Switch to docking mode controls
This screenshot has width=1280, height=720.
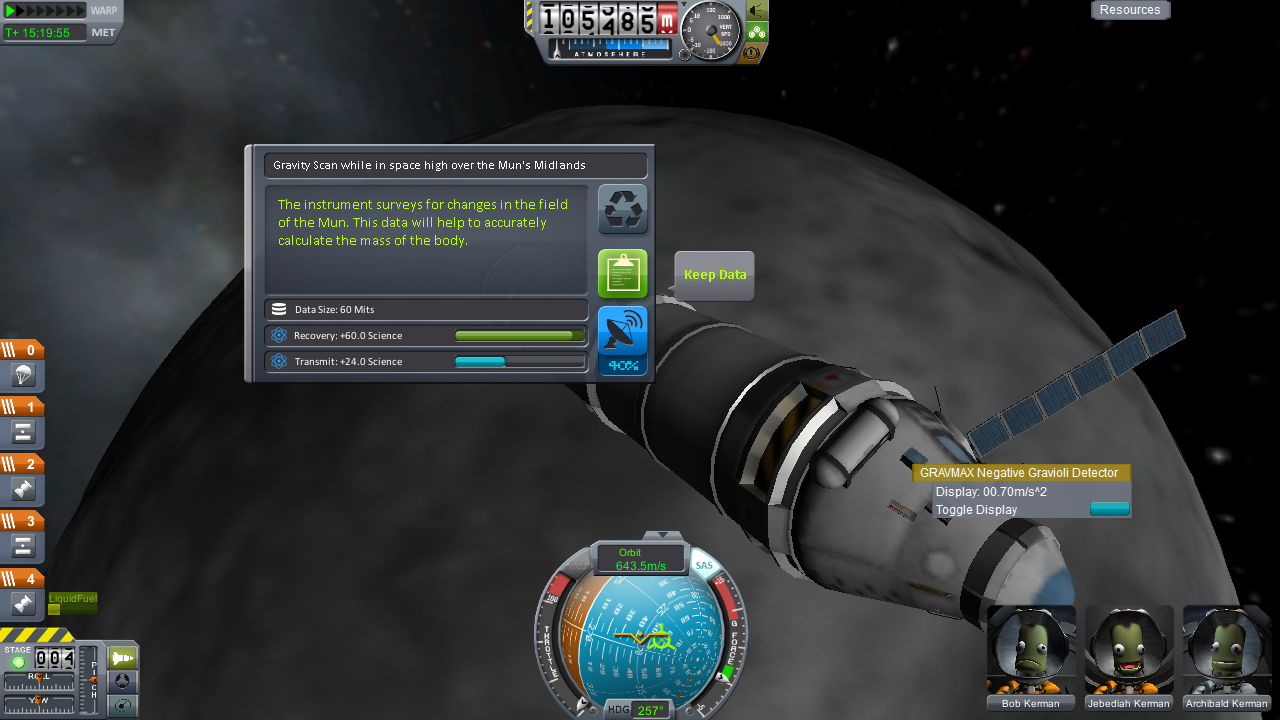pyautogui.click(x=122, y=682)
